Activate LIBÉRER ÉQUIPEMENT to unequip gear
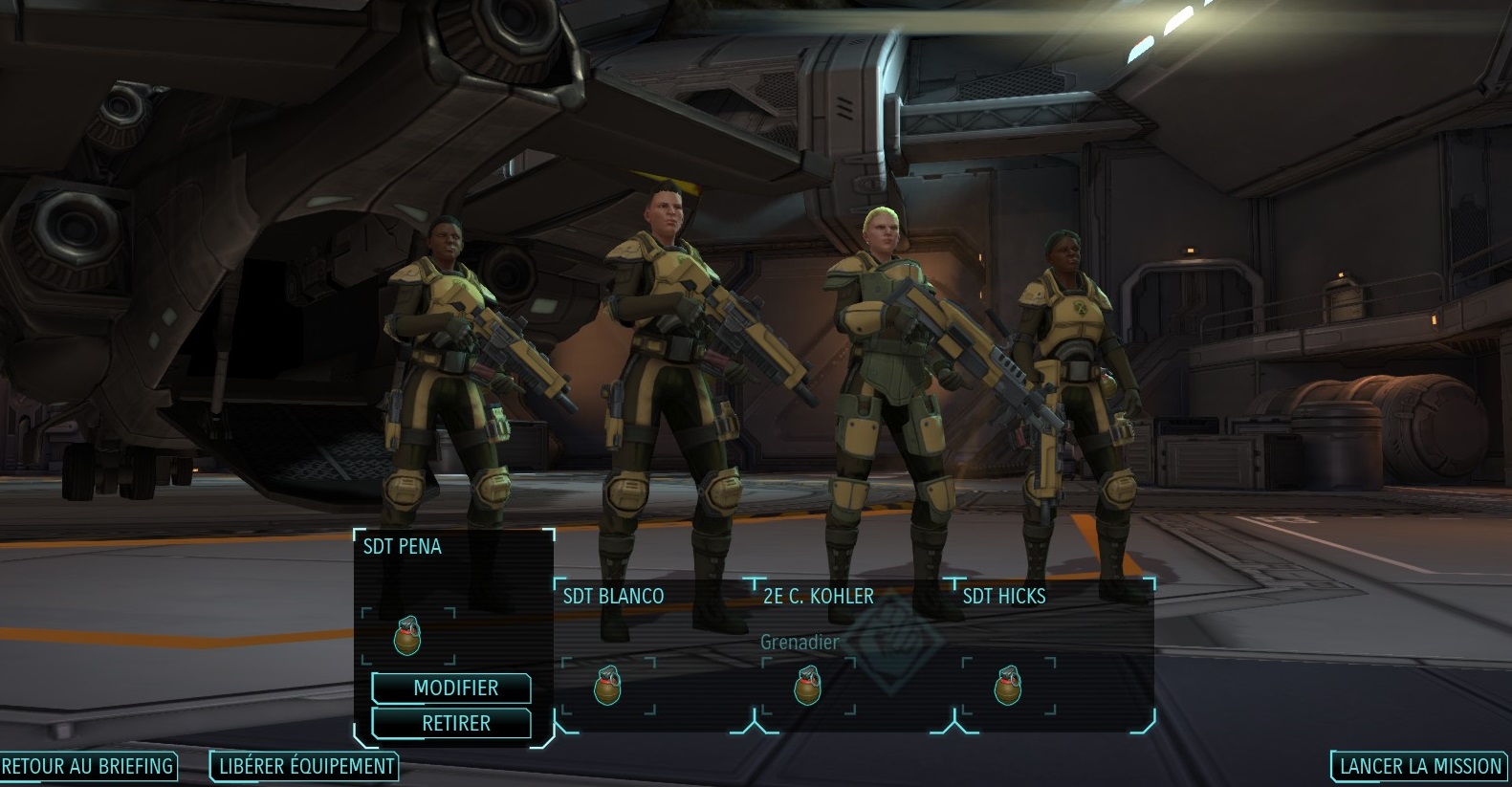 click(x=305, y=766)
